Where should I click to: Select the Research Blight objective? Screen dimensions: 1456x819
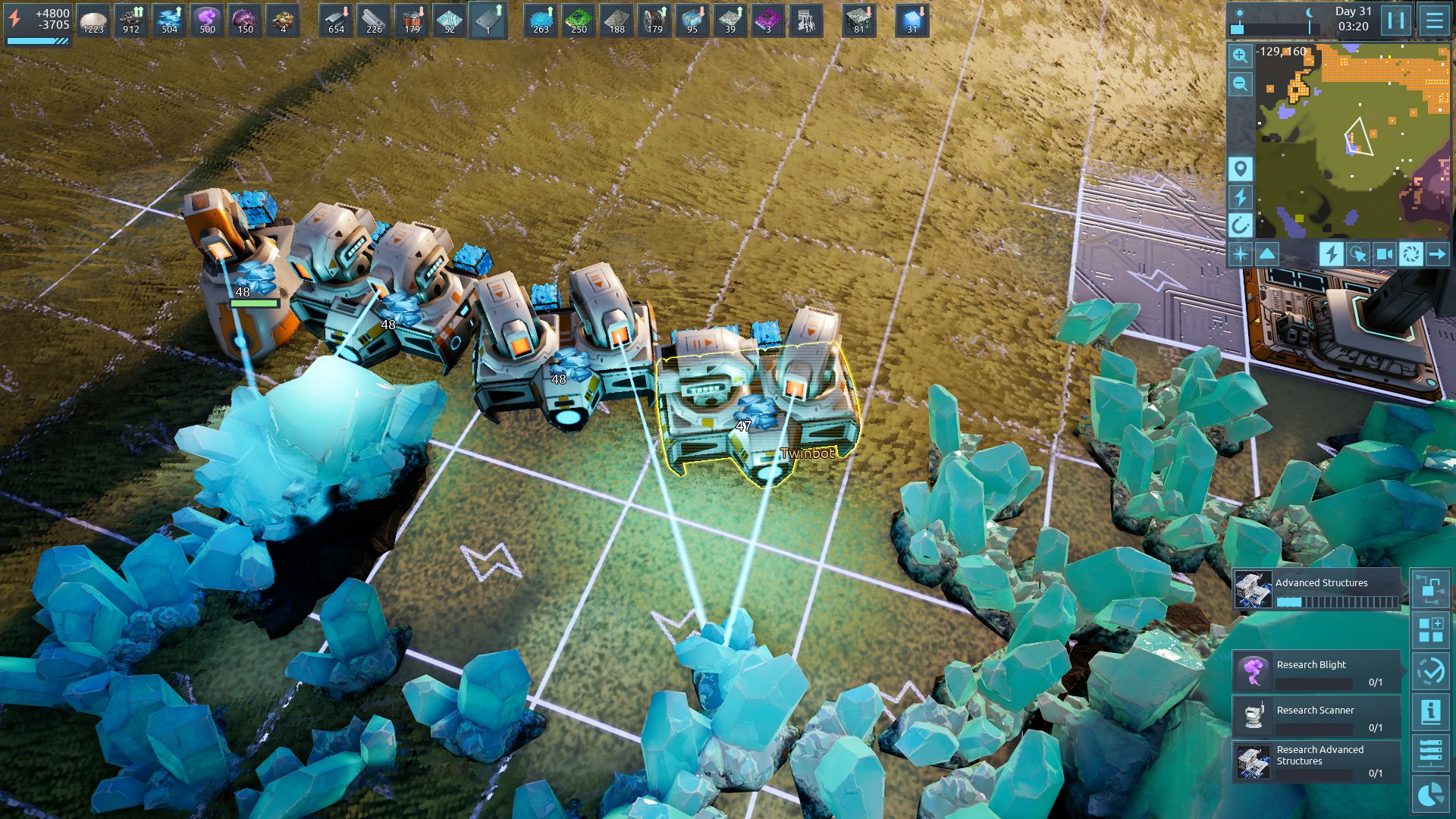coord(1316,670)
